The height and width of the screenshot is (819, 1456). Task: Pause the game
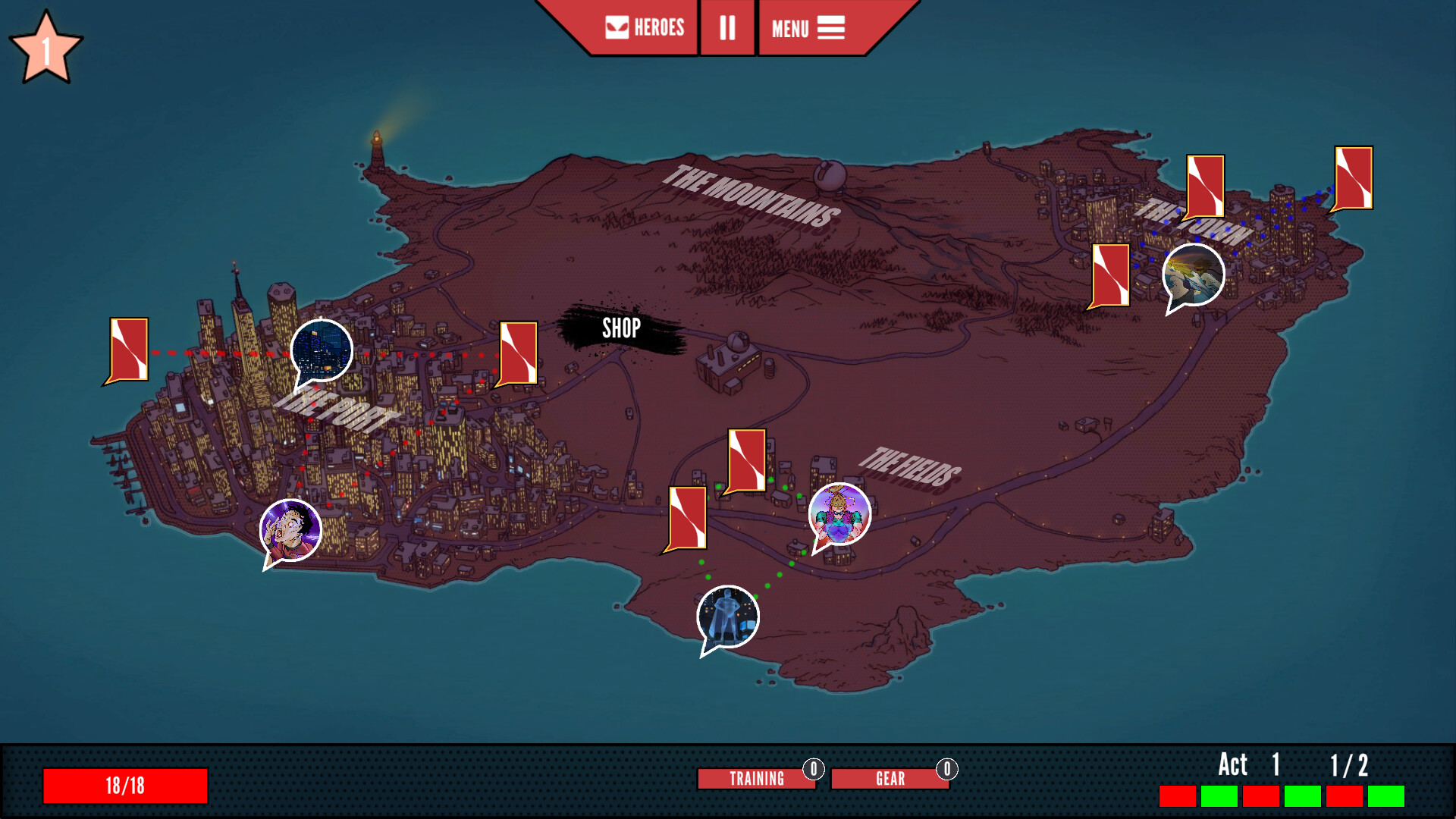coord(726,28)
